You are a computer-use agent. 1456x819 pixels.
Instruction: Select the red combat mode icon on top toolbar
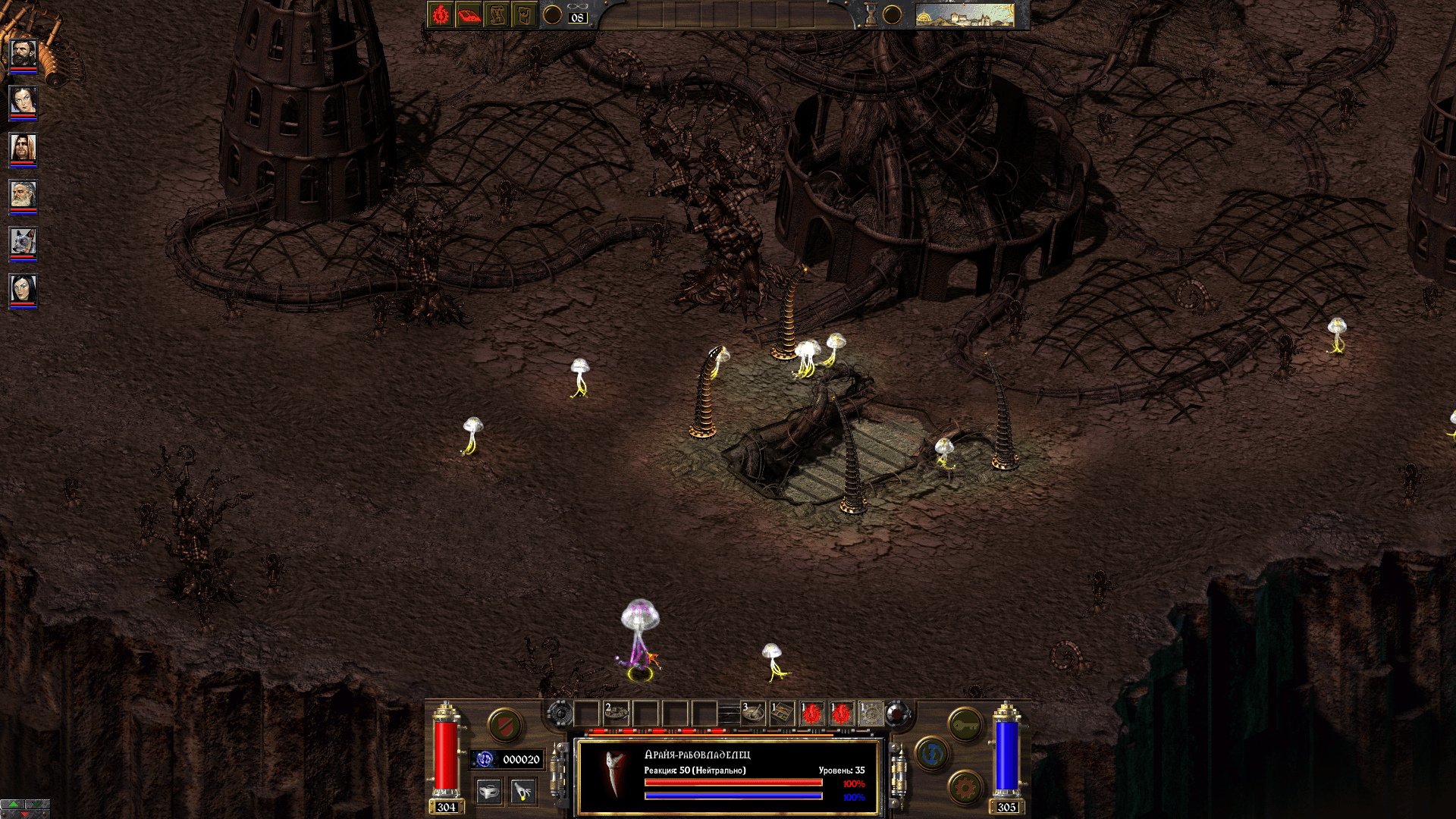click(x=439, y=14)
